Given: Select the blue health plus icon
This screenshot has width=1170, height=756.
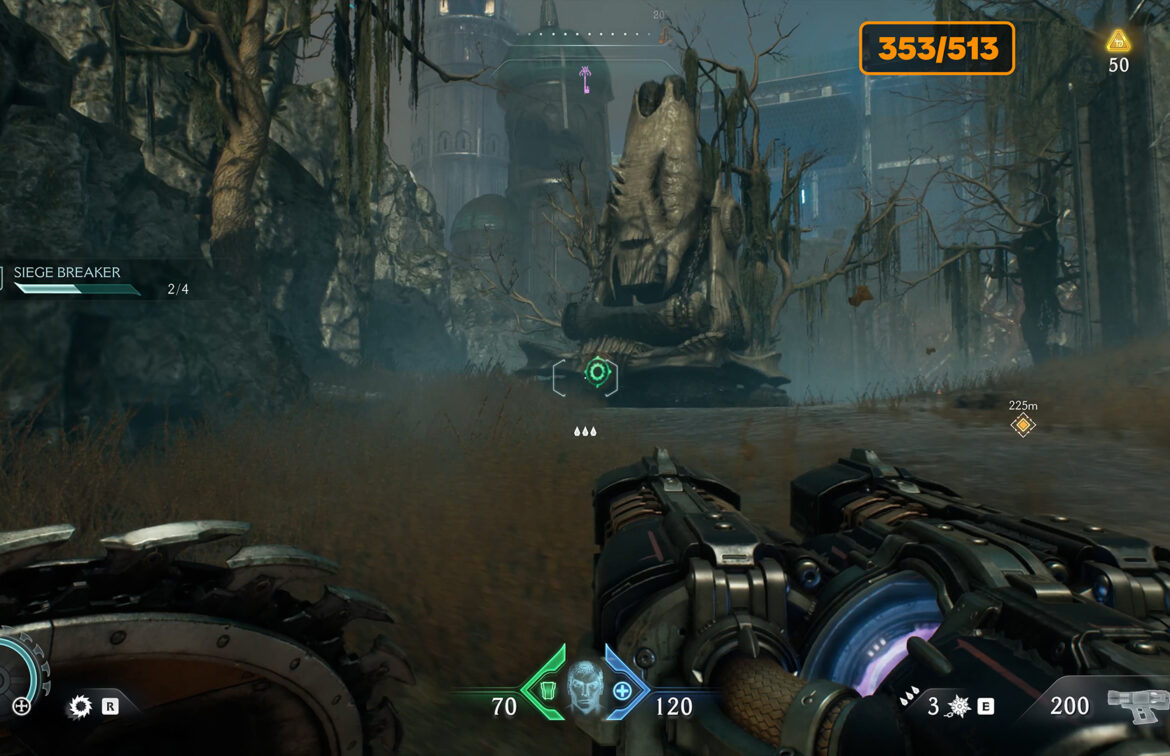Looking at the screenshot, I should [622, 690].
